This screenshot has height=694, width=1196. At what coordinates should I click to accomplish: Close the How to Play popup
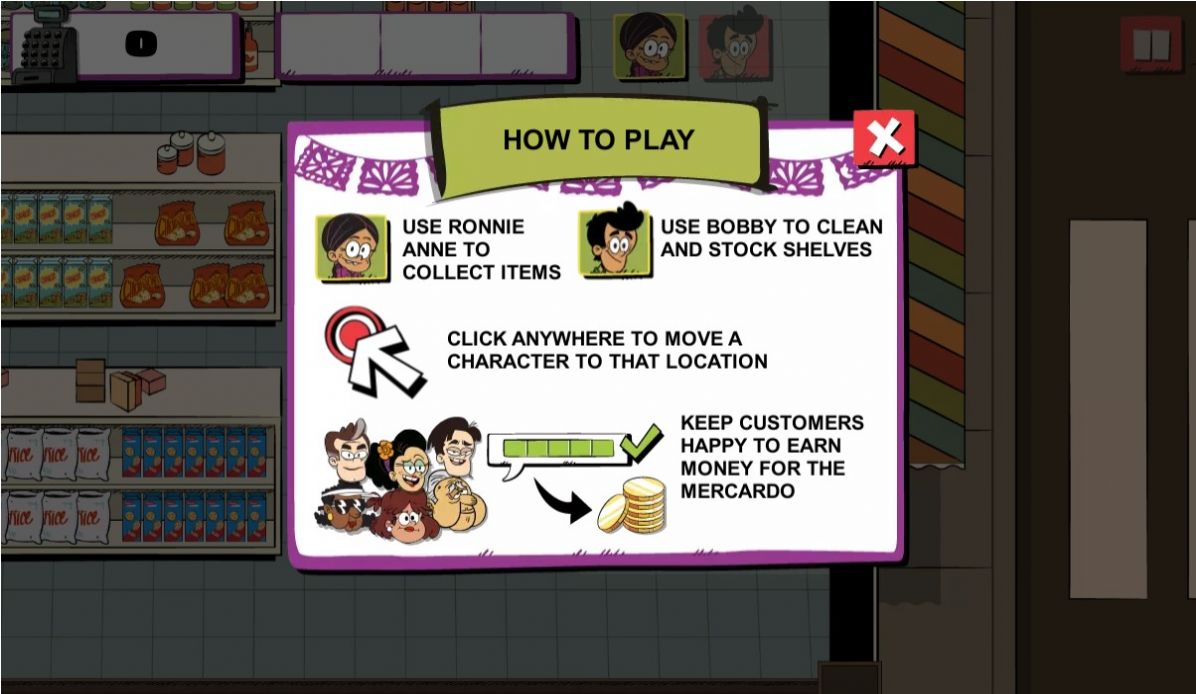pyautogui.click(x=884, y=138)
